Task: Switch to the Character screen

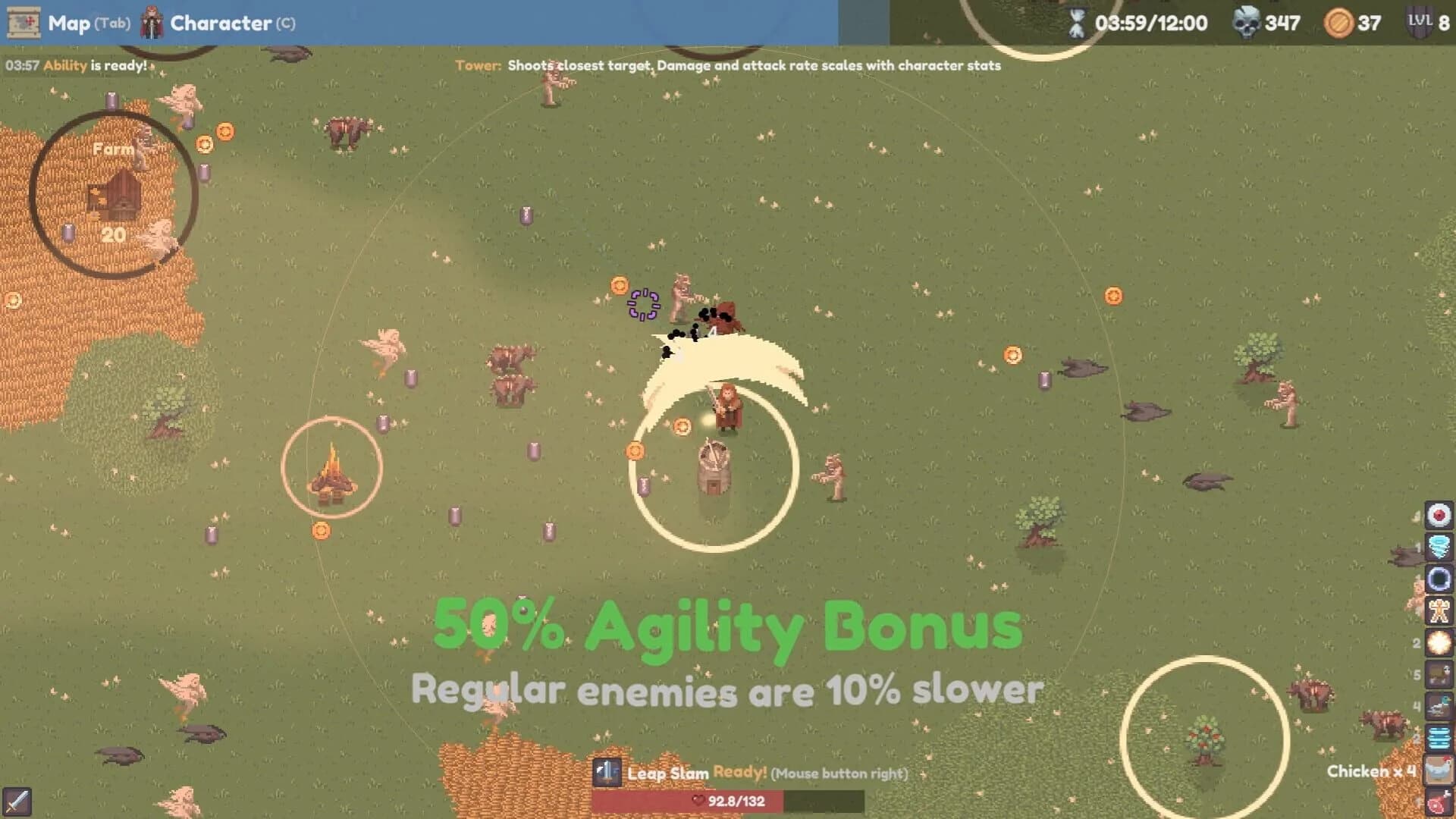Action: 221,24
